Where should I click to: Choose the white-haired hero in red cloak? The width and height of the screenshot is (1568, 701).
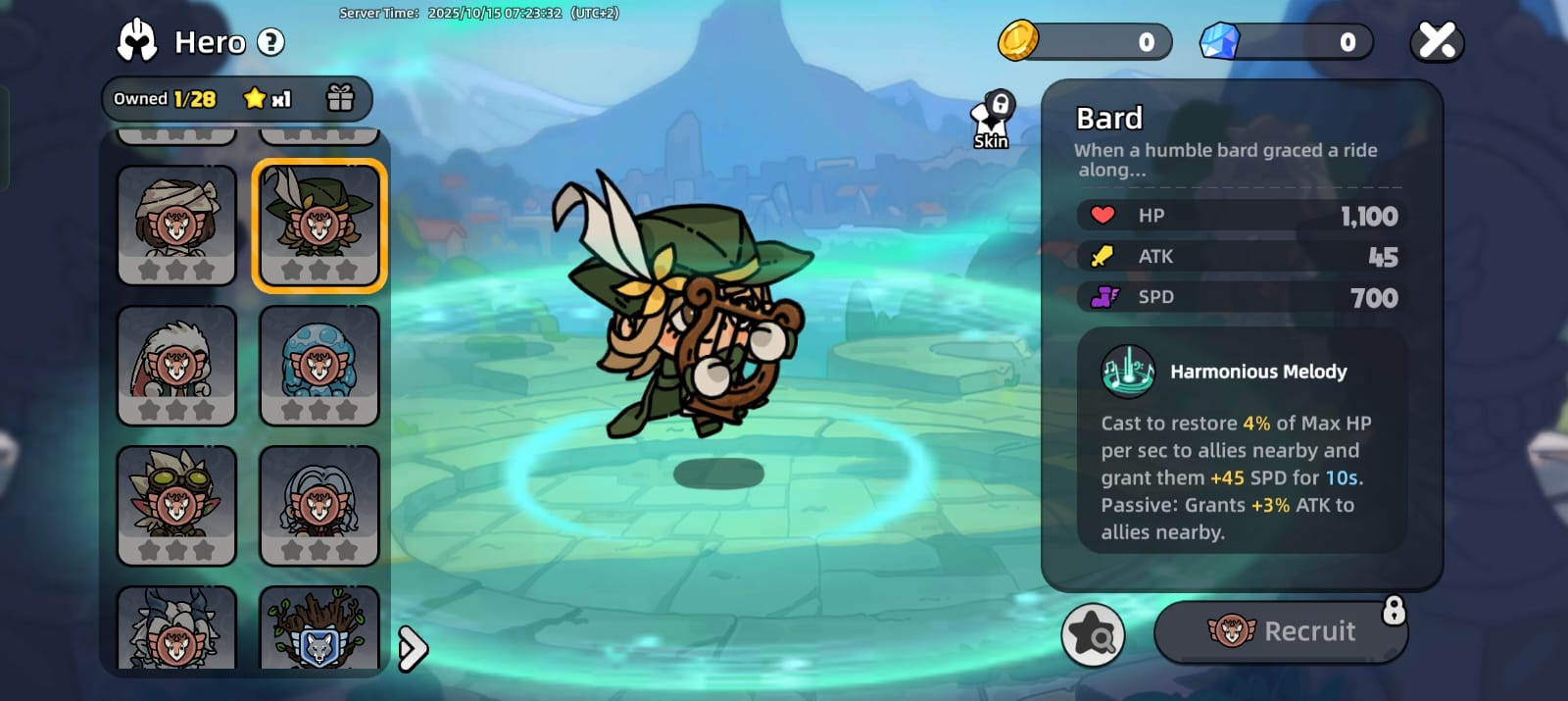(176, 365)
